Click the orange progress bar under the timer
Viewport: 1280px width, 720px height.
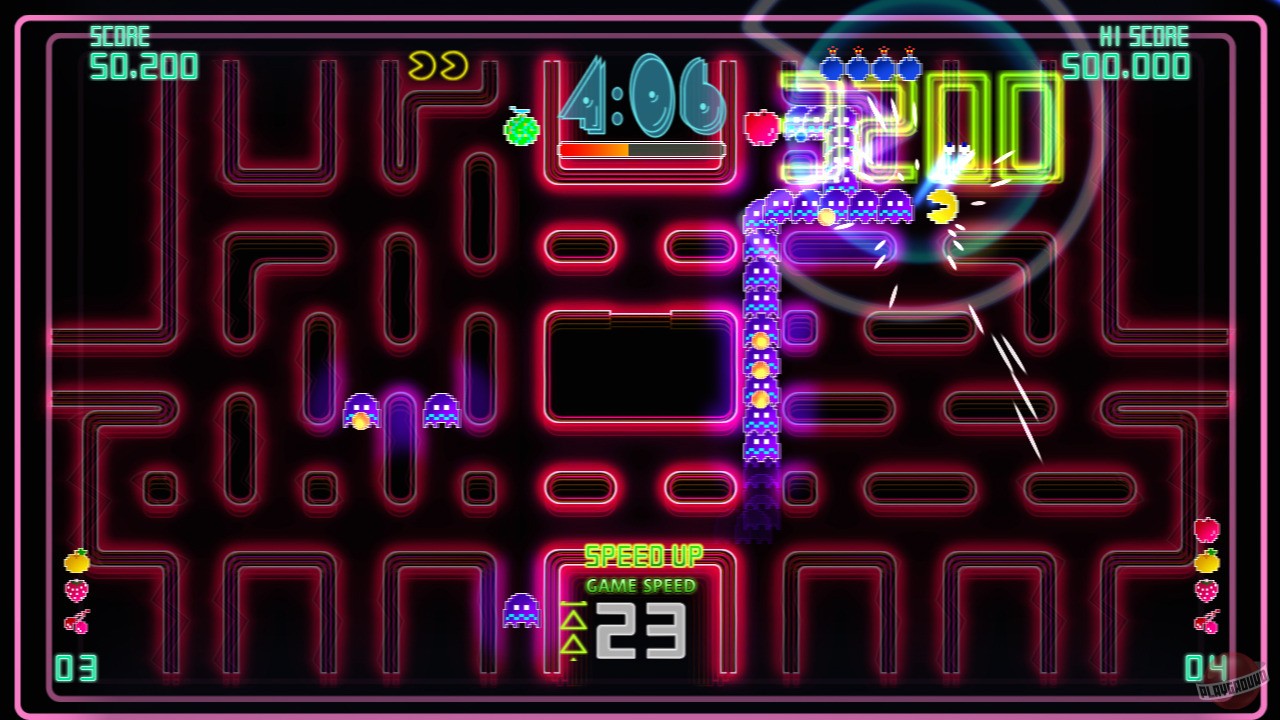click(640, 150)
